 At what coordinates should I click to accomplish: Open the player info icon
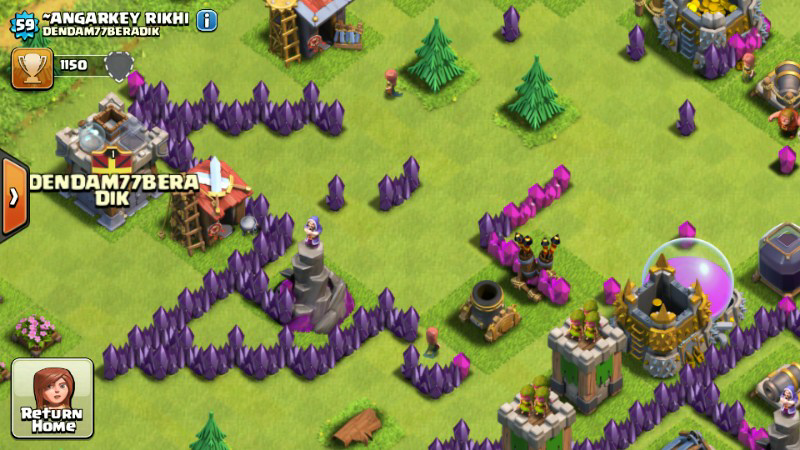[x=207, y=19]
